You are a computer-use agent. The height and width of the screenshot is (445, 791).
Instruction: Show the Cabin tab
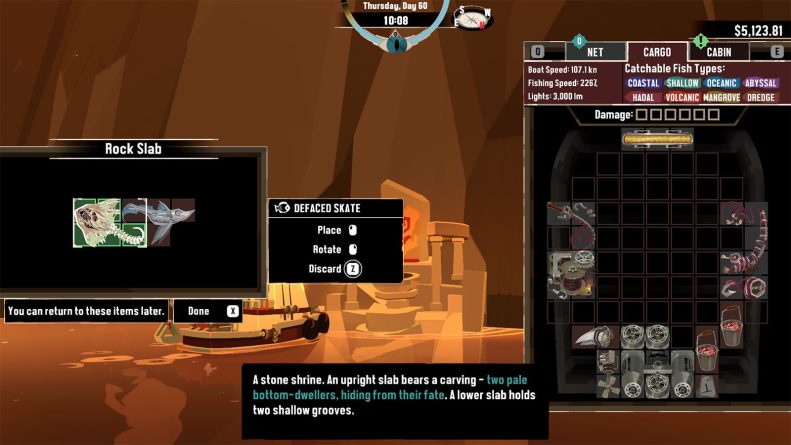tap(718, 52)
